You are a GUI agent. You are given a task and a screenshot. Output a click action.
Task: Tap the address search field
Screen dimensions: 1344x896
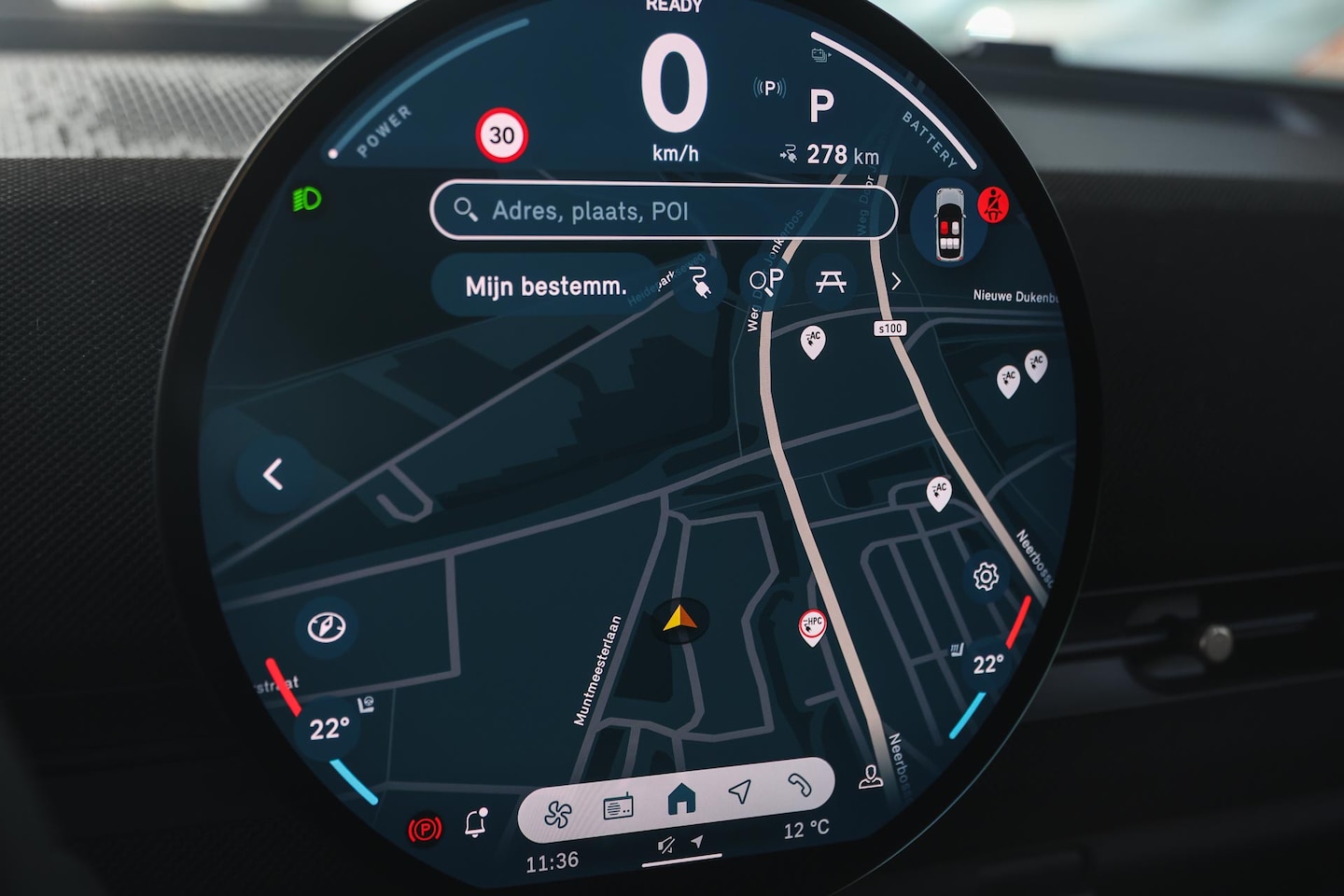point(663,211)
